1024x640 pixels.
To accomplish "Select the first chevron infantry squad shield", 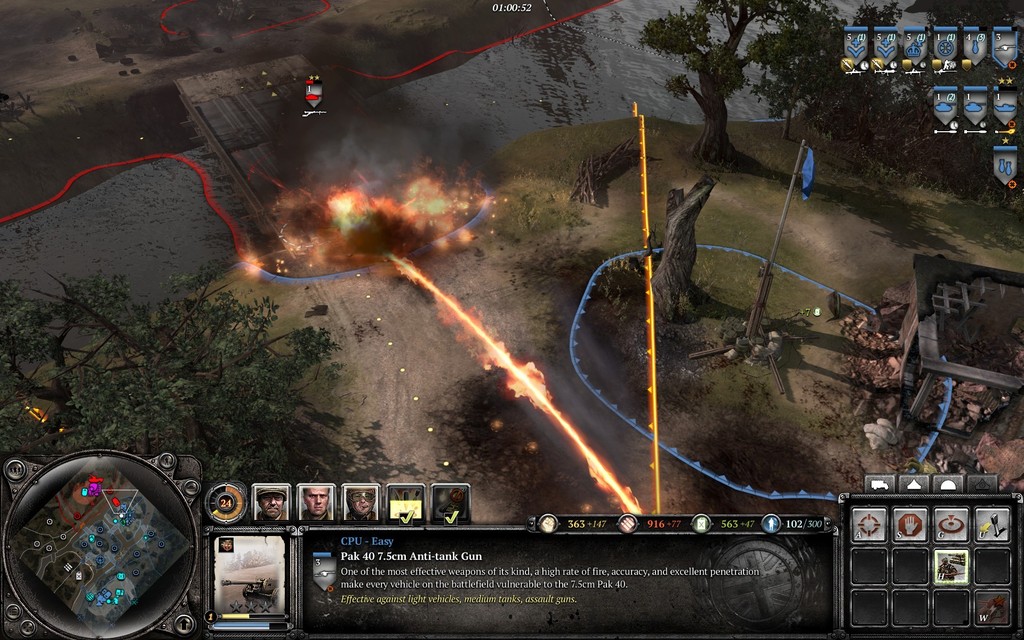I will tap(856, 48).
